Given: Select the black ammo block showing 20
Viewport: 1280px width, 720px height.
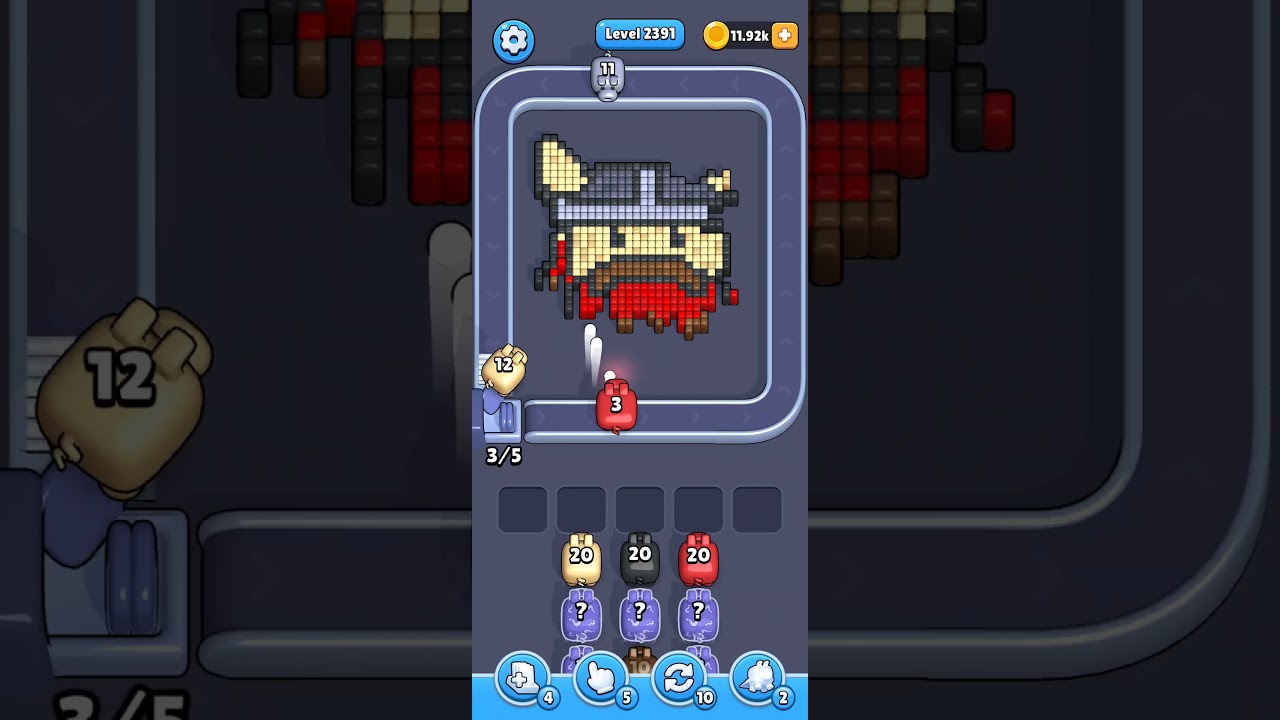Looking at the screenshot, I should [x=638, y=560].
